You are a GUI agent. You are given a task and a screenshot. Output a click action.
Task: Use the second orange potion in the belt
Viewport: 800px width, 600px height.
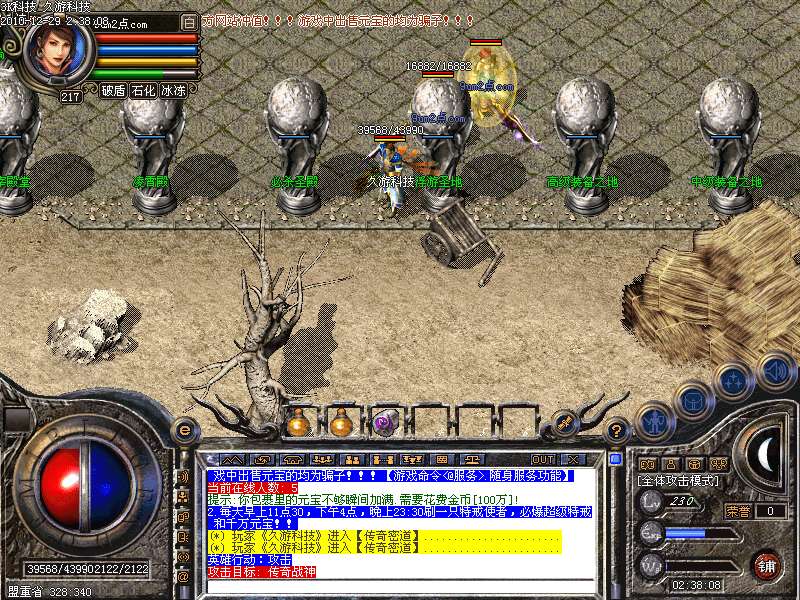[x=341, y=423]
